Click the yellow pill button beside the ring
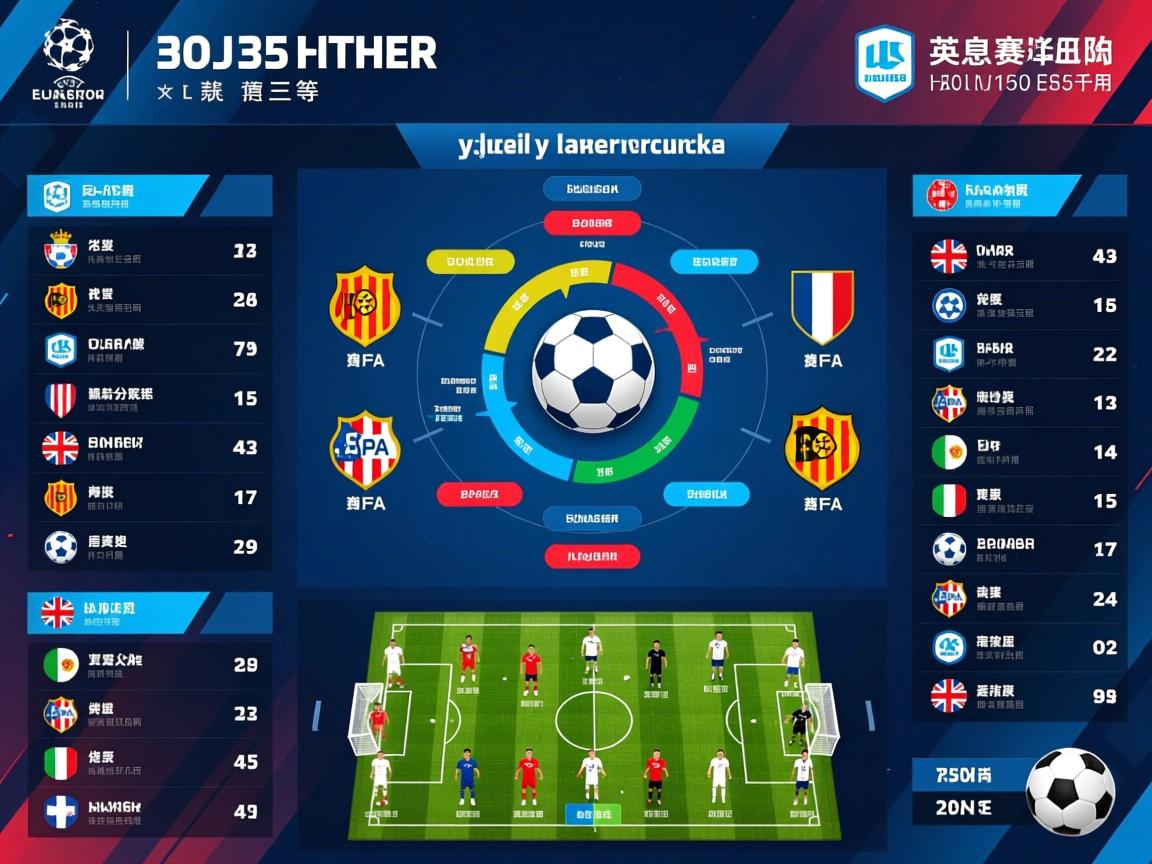1152x864 pixels. pyautogui.click(x=470, y=262)
